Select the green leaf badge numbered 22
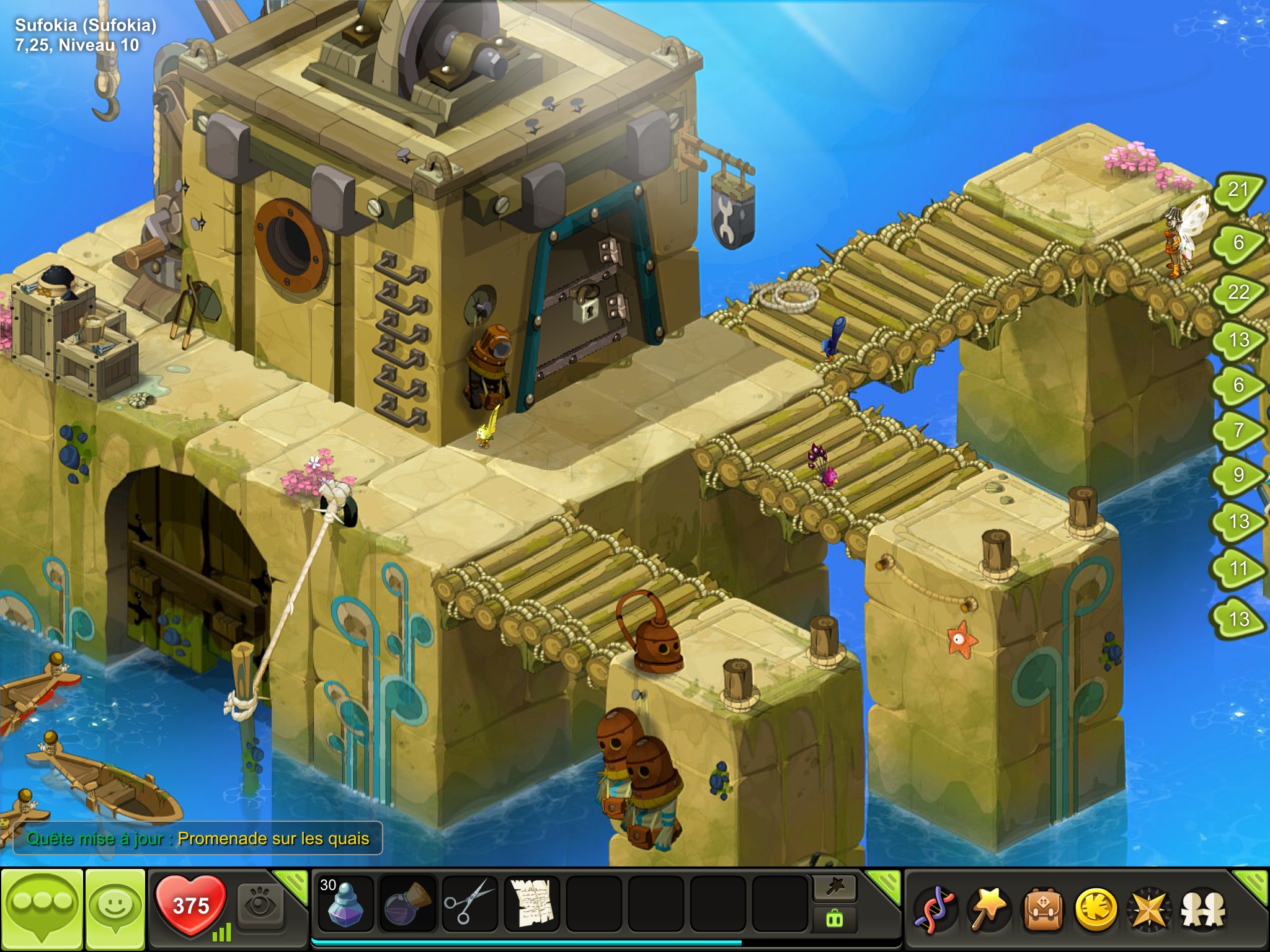The width and height of the screenshot is (1270, 952). (x=1238, y=293)
